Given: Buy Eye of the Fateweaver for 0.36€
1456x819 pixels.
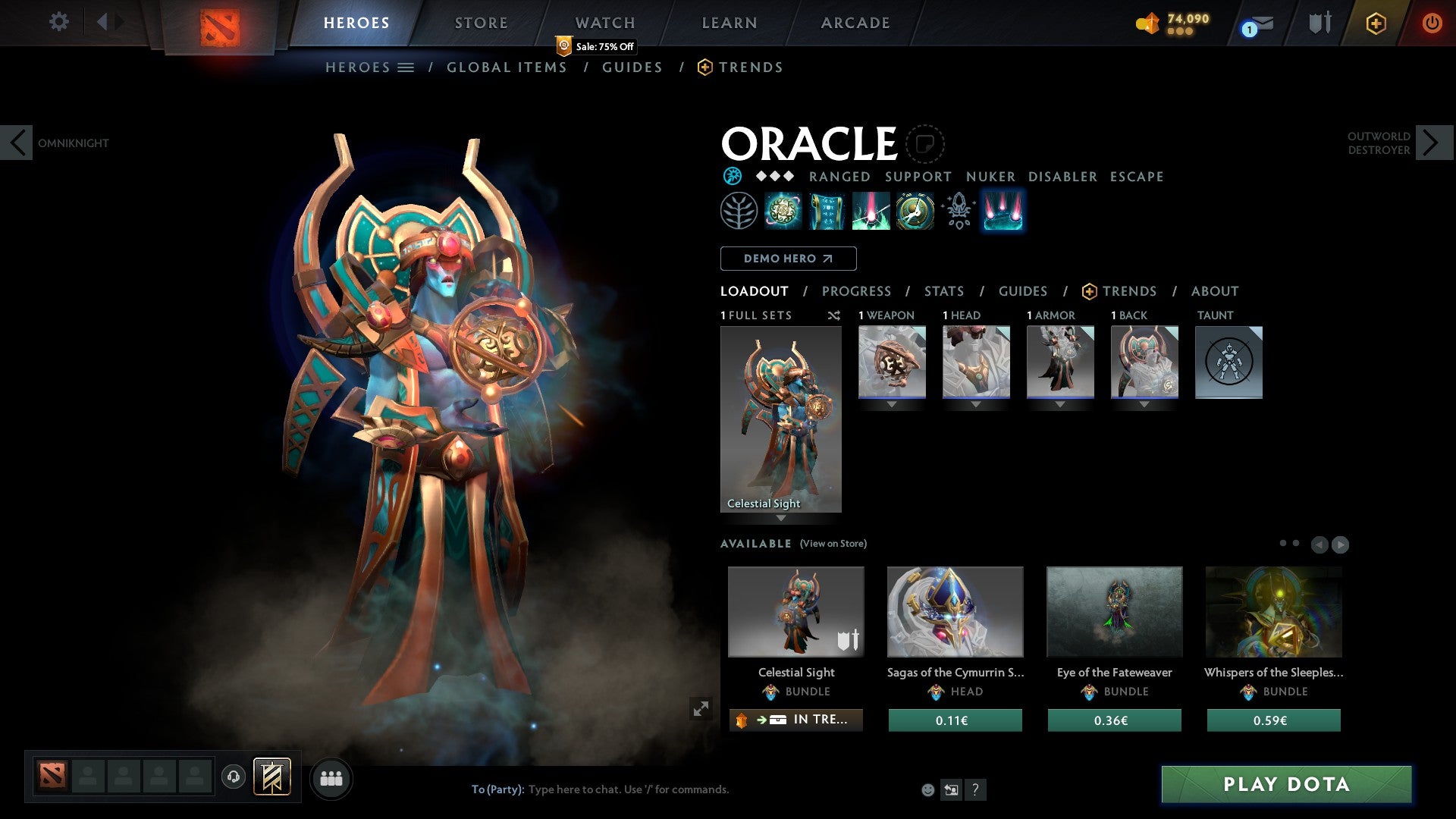Looking at the screenshot, I should pyautogui.click(x=1114, y=720).
